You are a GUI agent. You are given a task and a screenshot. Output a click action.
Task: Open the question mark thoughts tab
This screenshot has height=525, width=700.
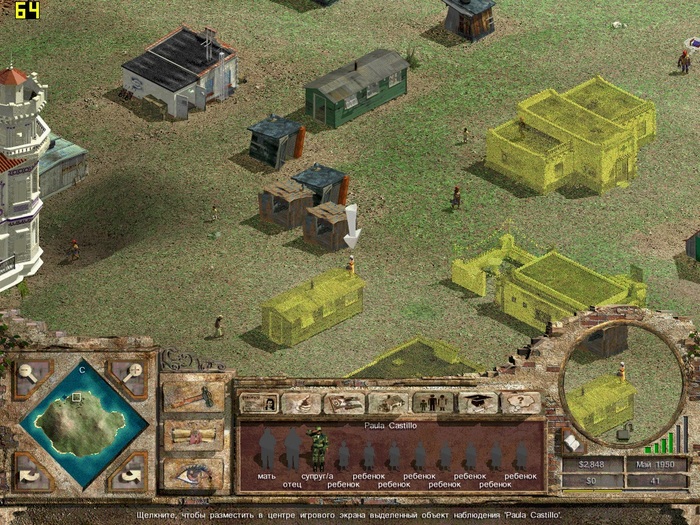520,403
